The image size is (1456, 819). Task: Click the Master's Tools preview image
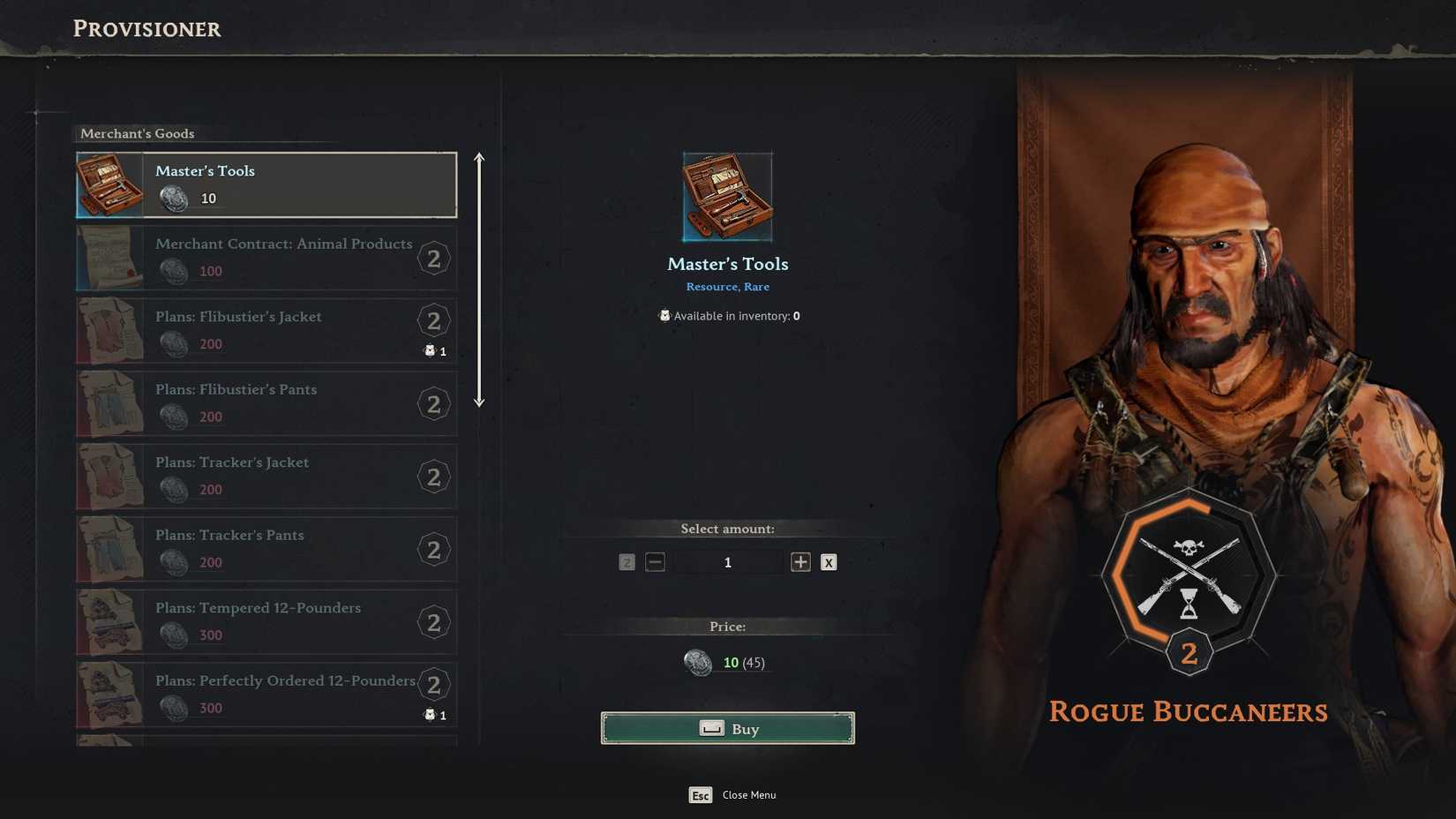[x=726, y=195]
